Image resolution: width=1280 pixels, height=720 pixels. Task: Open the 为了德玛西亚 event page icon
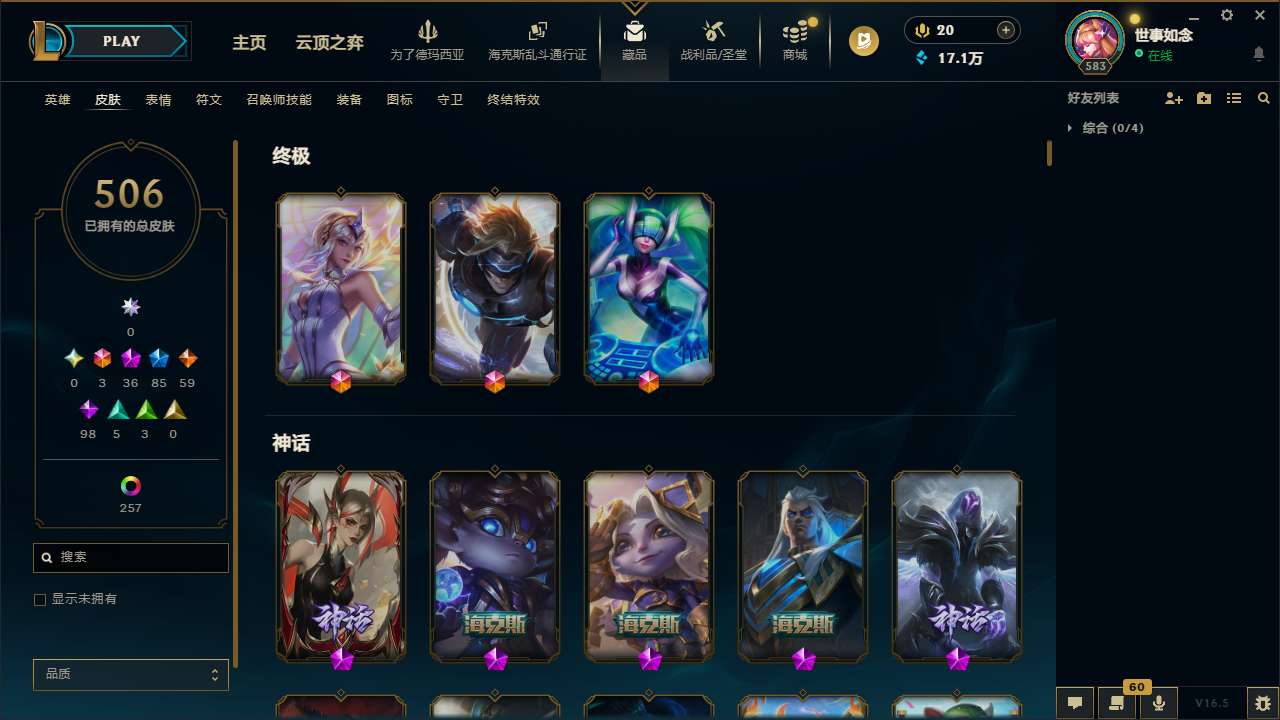pos(428,40)
